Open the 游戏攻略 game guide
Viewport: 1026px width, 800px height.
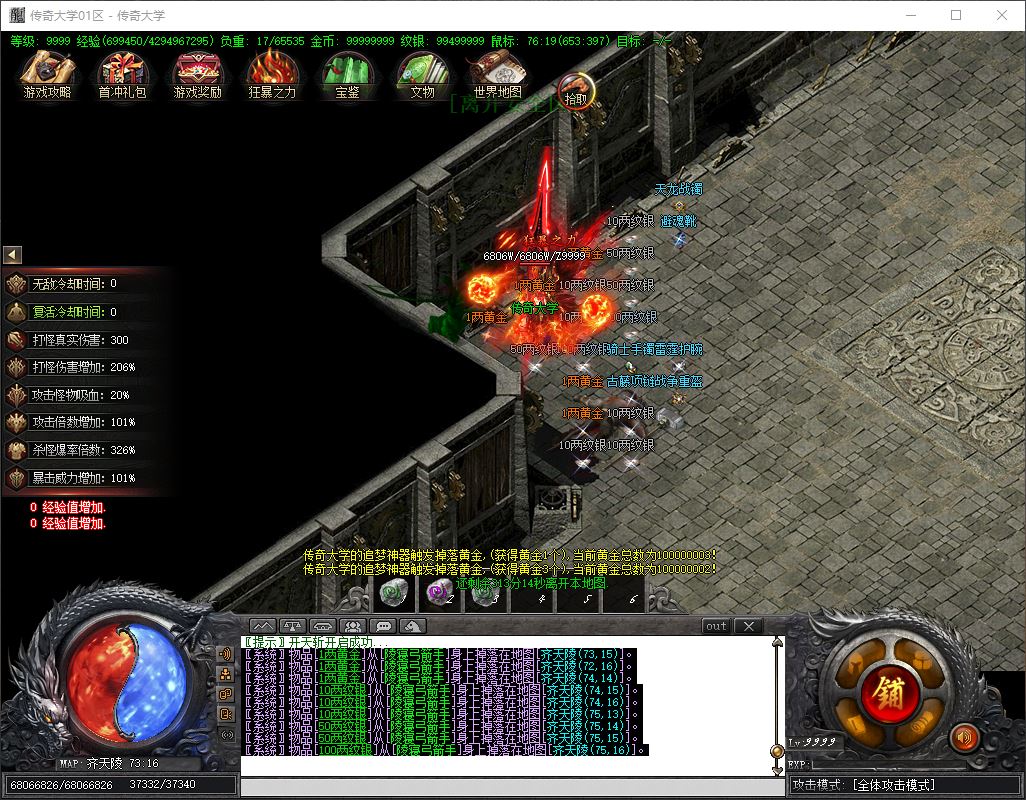48,73
